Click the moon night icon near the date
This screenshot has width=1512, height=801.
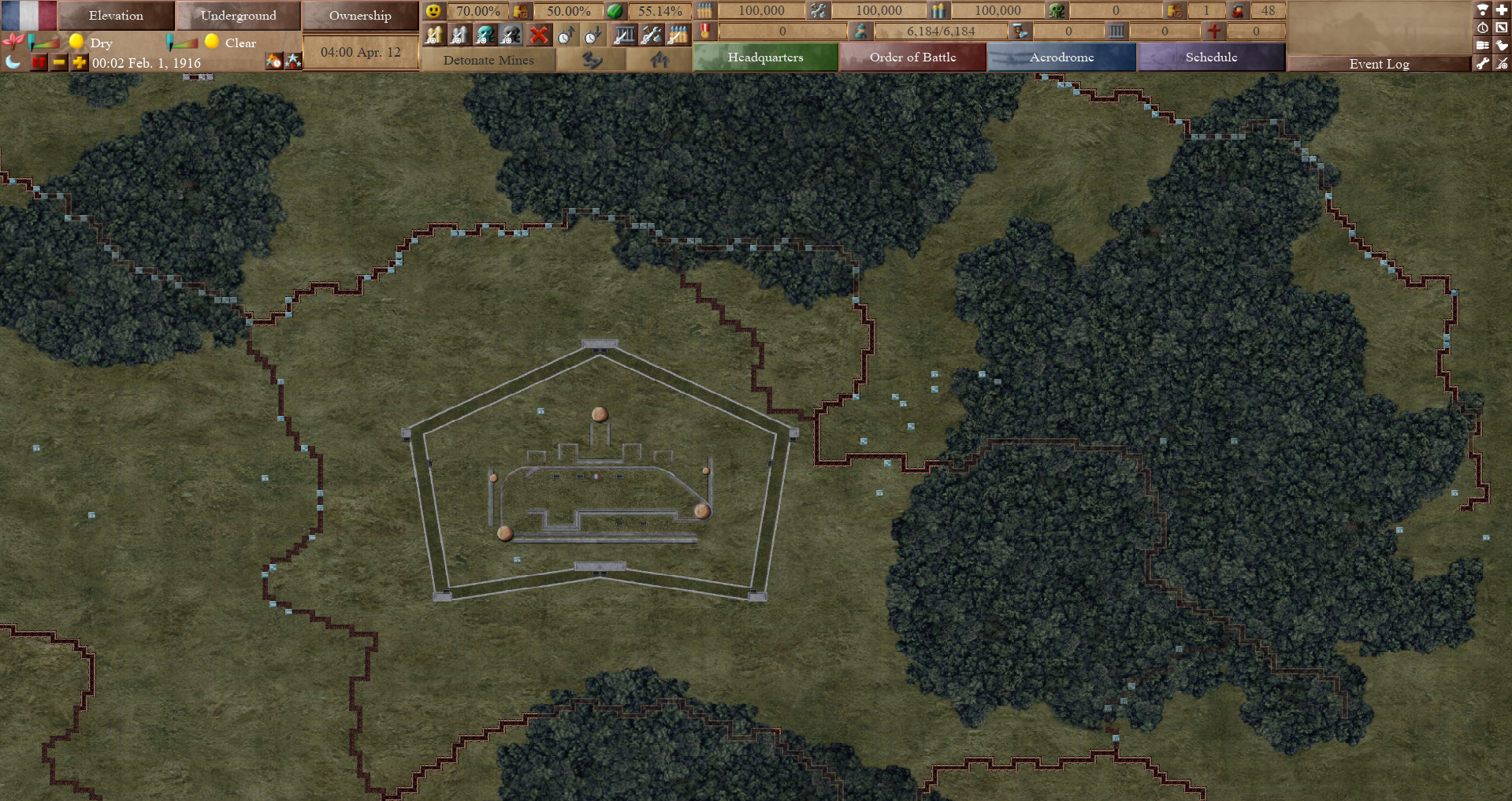pyautogui.click(x=13, y=61)
